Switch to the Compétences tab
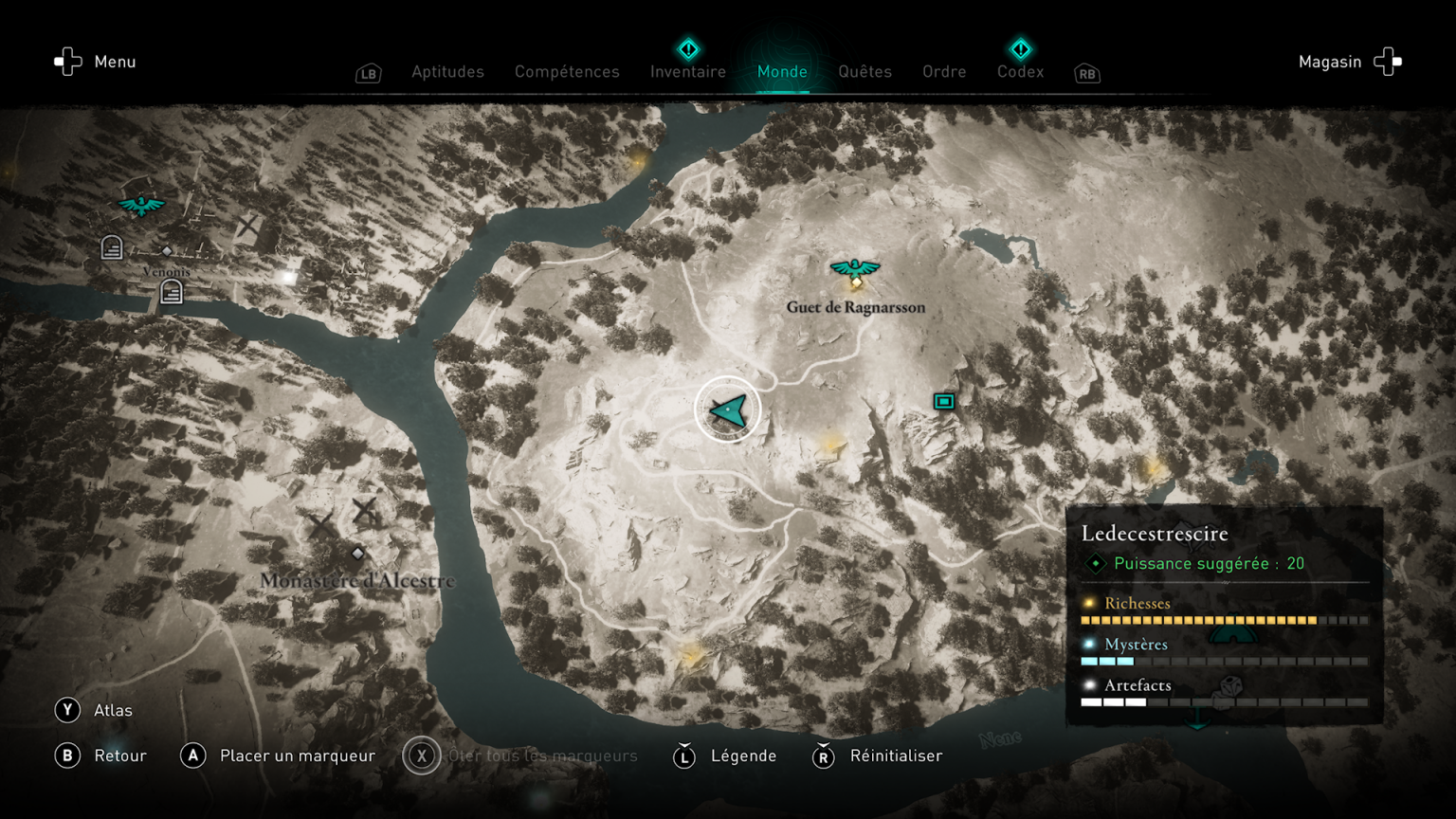This screenshot has width=1456, height=819. coord(567,72)
